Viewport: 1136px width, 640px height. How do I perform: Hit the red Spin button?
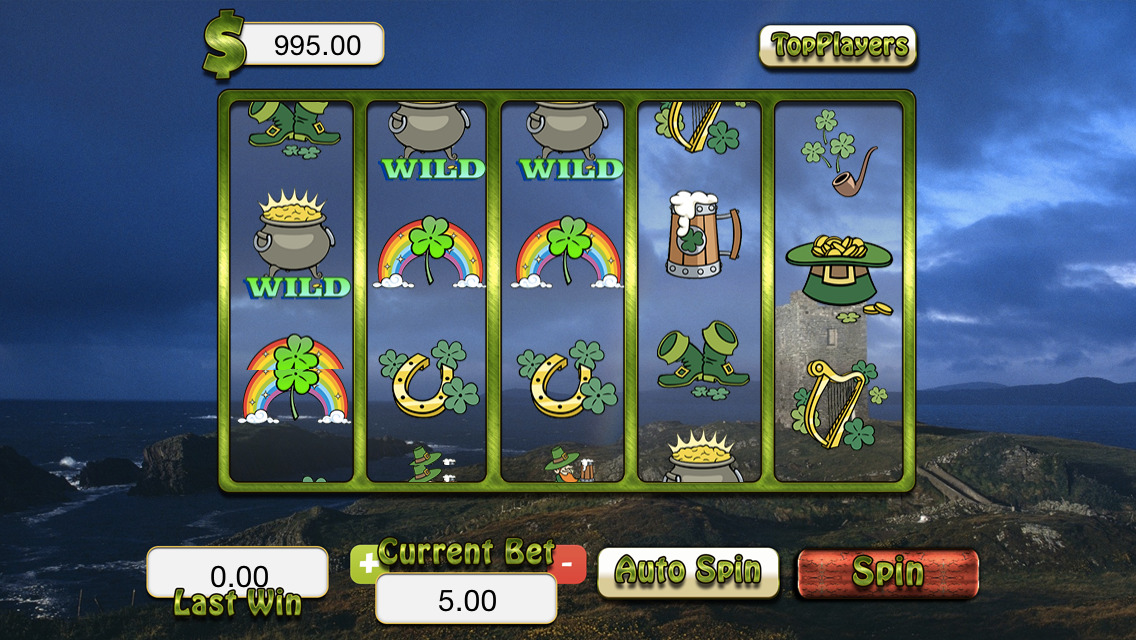[887, 573]
